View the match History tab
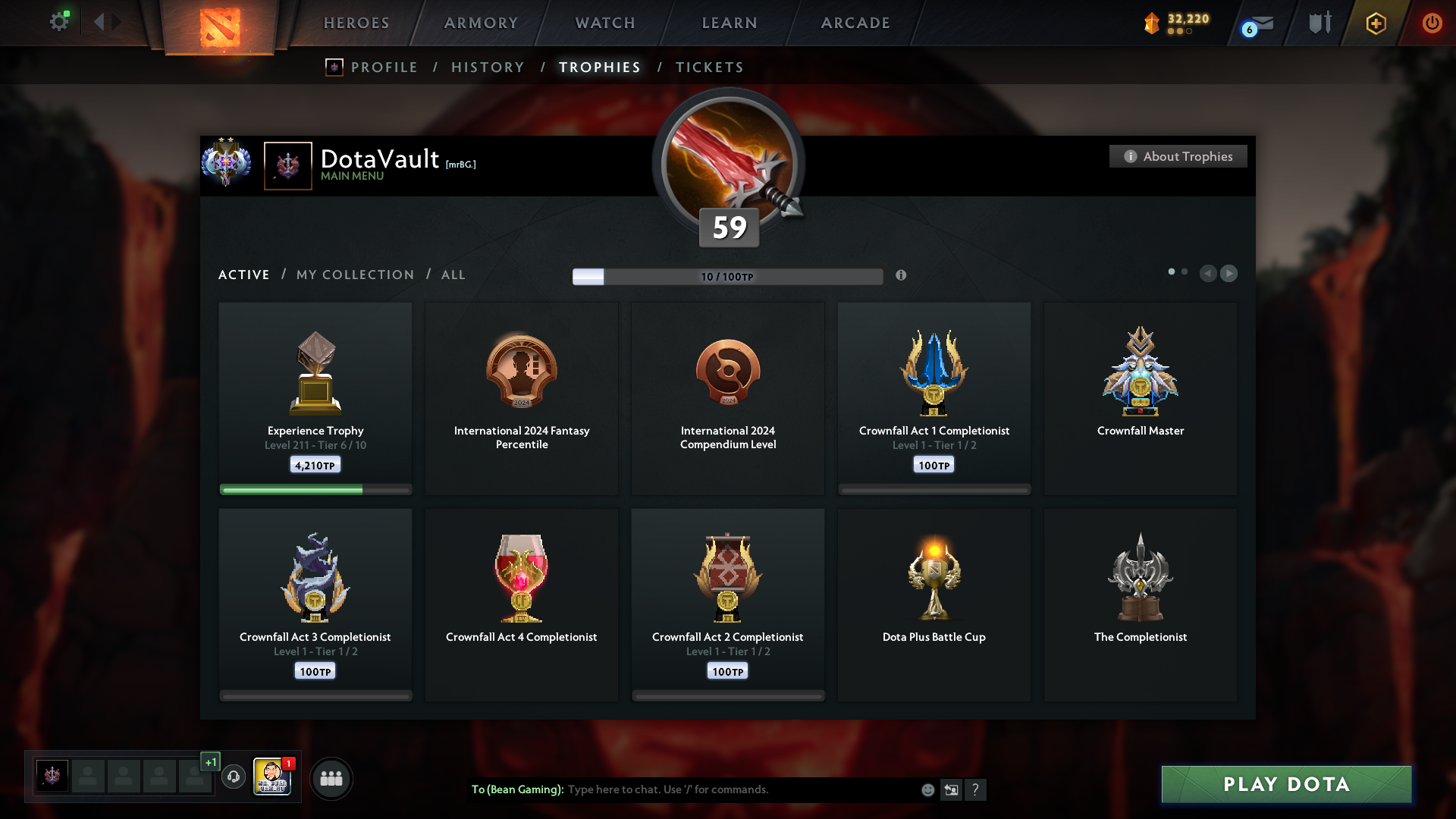1456x819 pixels. [x=488, y=67]
